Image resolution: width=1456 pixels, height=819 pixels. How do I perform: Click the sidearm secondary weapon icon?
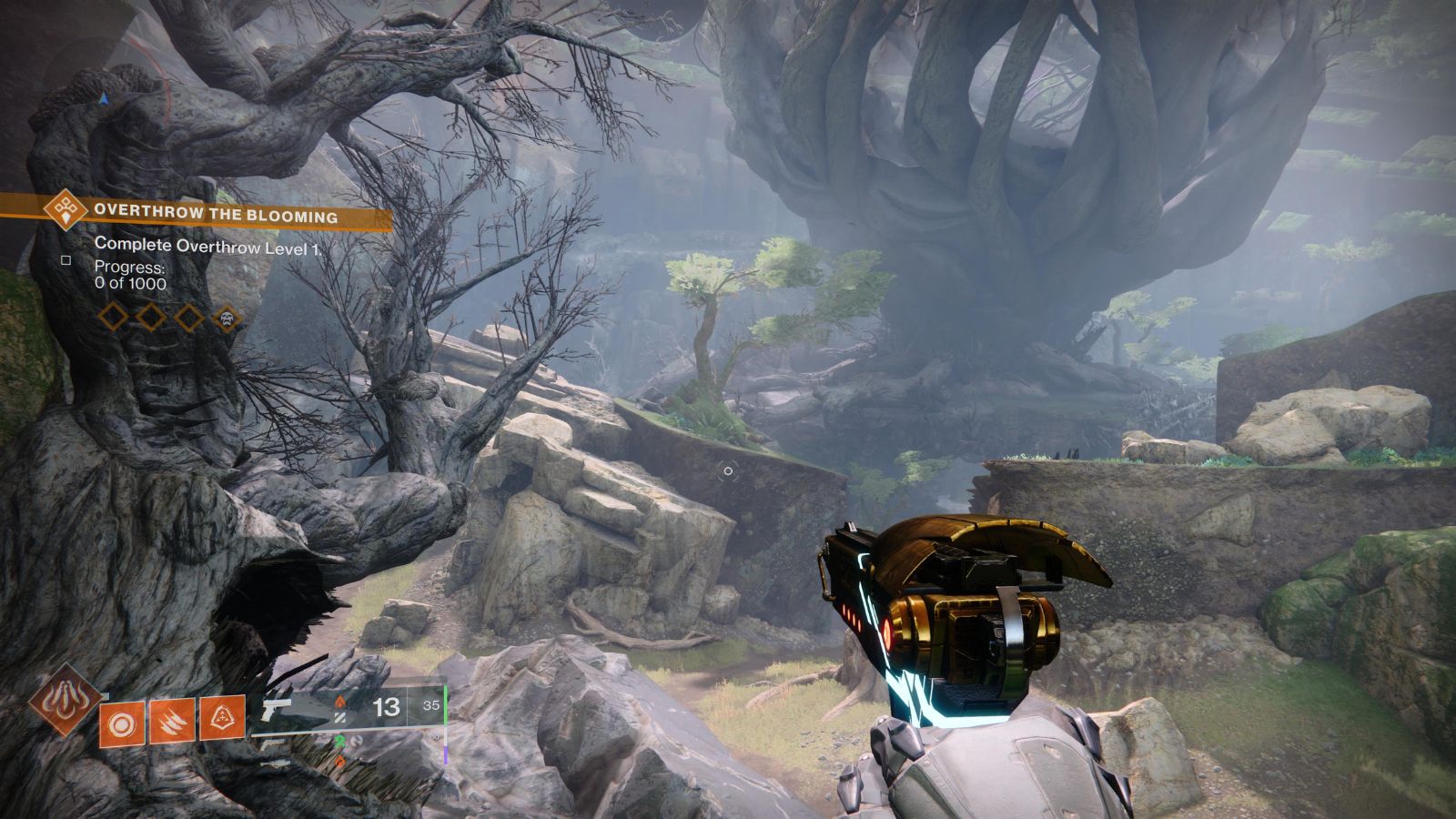(x=275, y=745)
